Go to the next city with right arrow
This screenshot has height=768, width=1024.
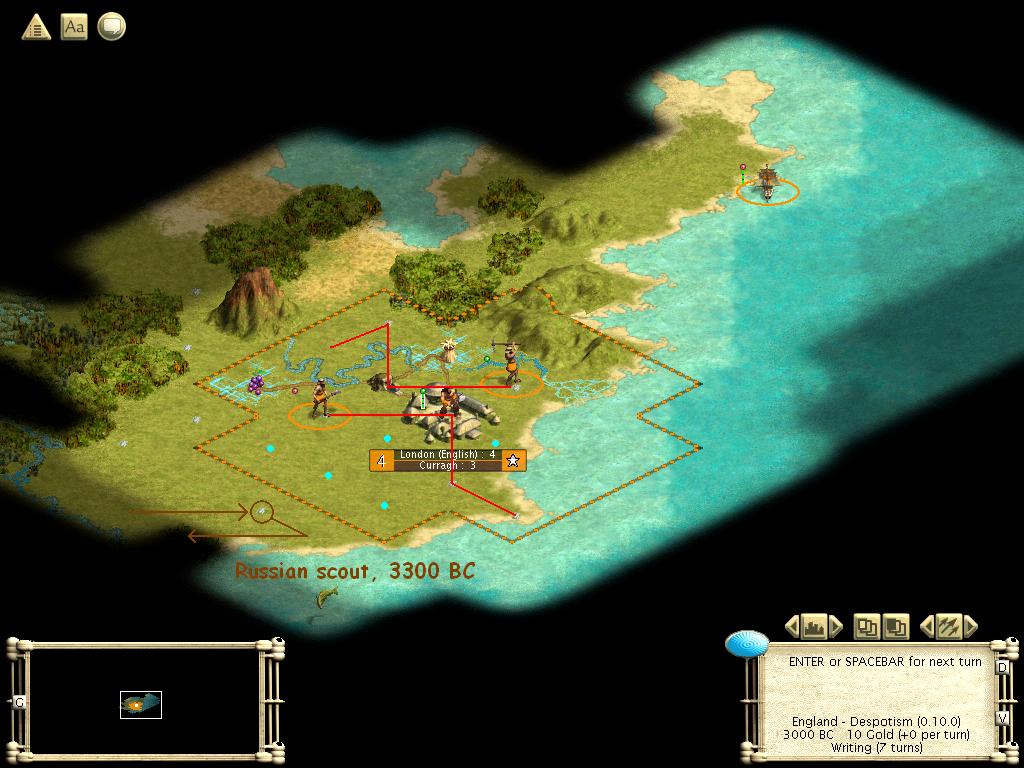point(836,627)
